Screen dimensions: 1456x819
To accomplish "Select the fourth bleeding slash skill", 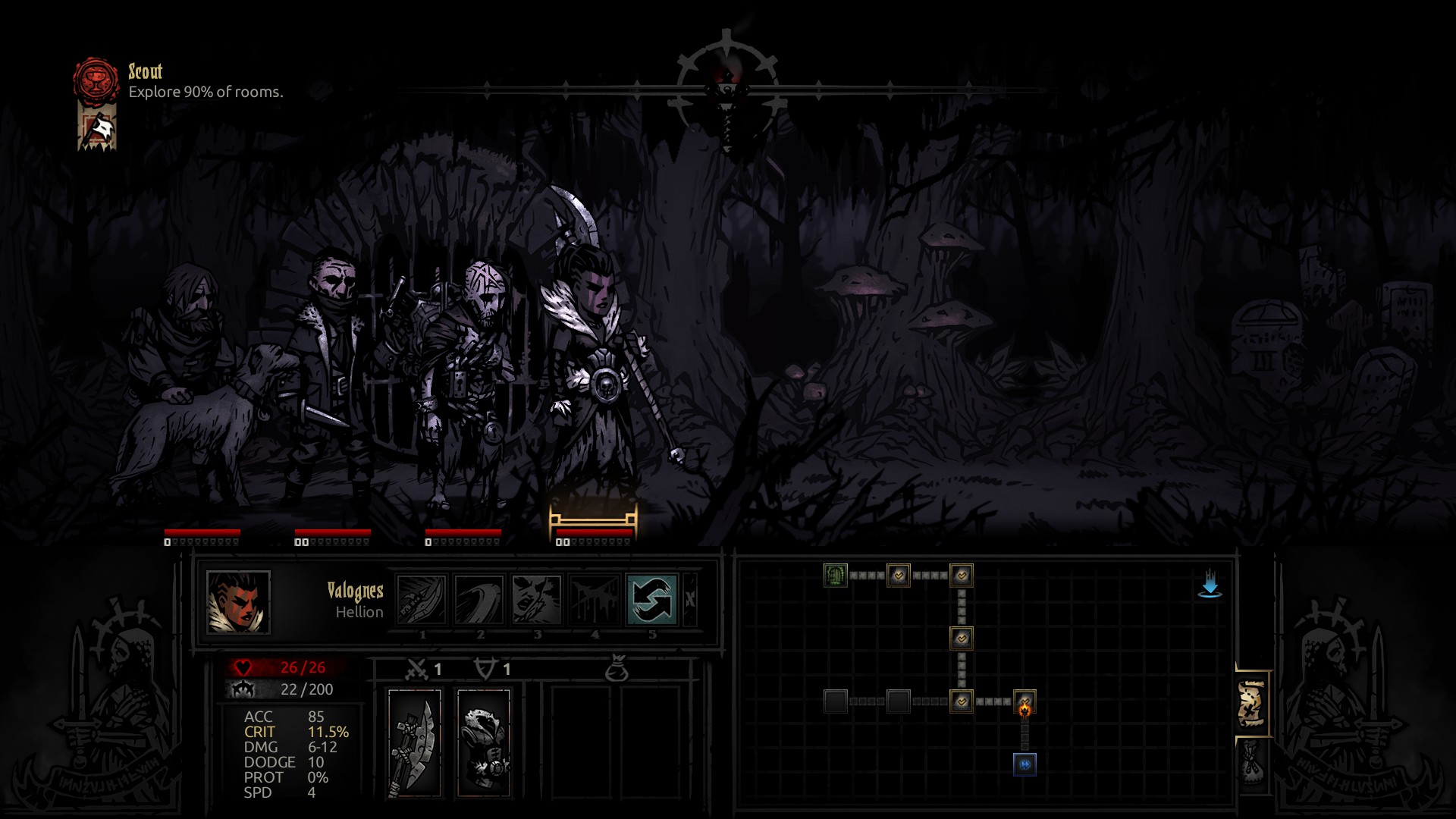I will (595, 599).
